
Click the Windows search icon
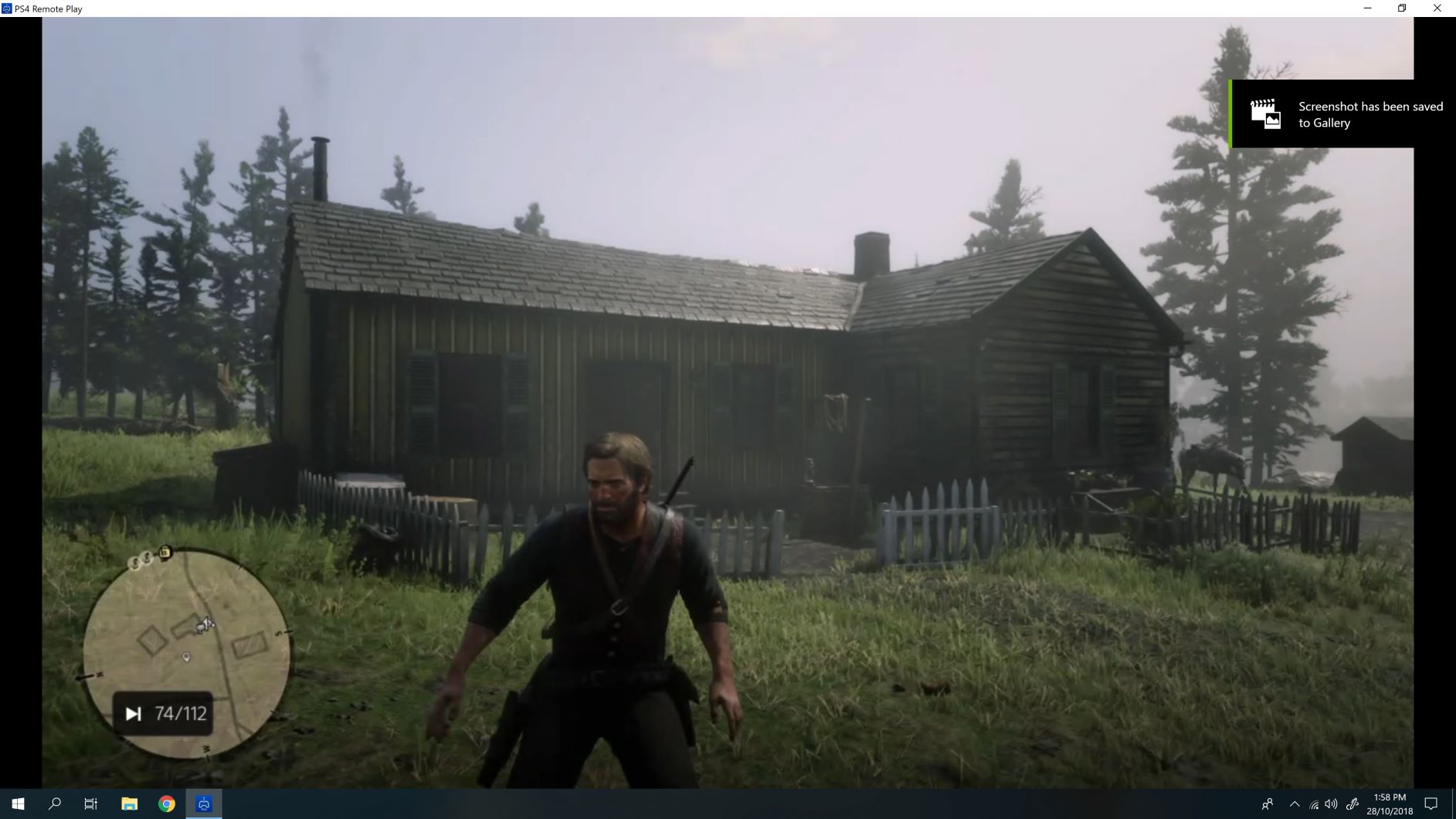click(x=54, y=804)
